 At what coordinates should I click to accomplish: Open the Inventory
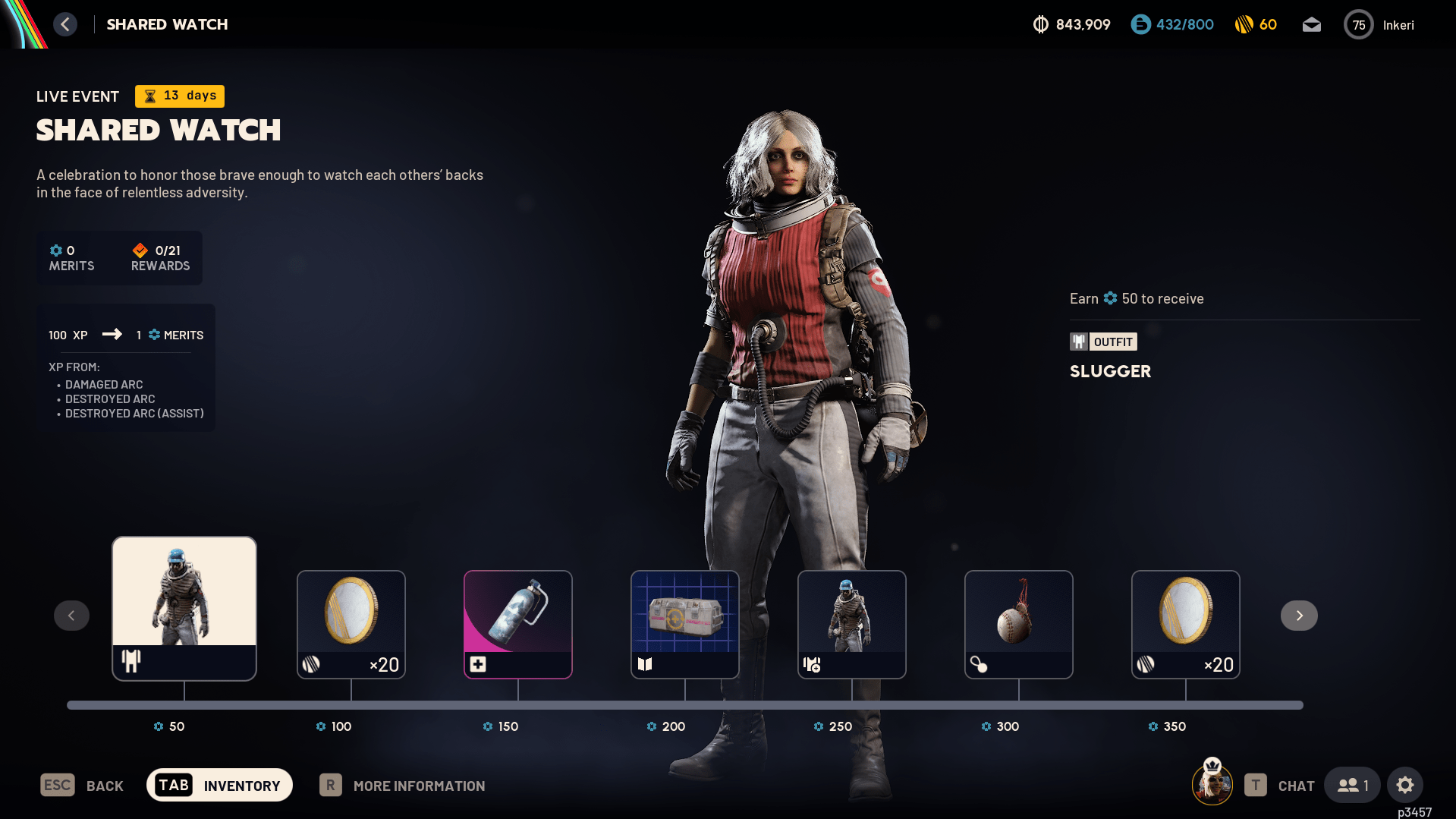(219, 786)
